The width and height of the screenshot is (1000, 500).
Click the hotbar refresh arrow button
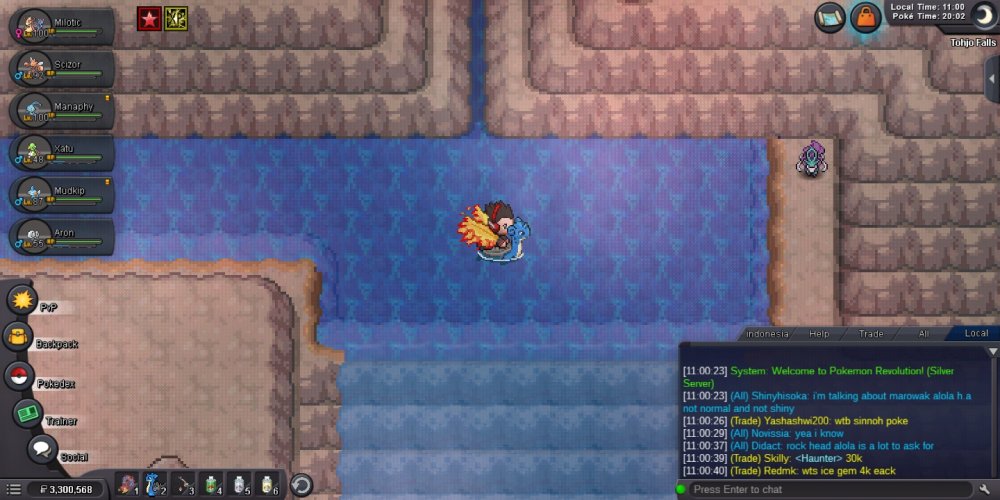click(301, 485)
